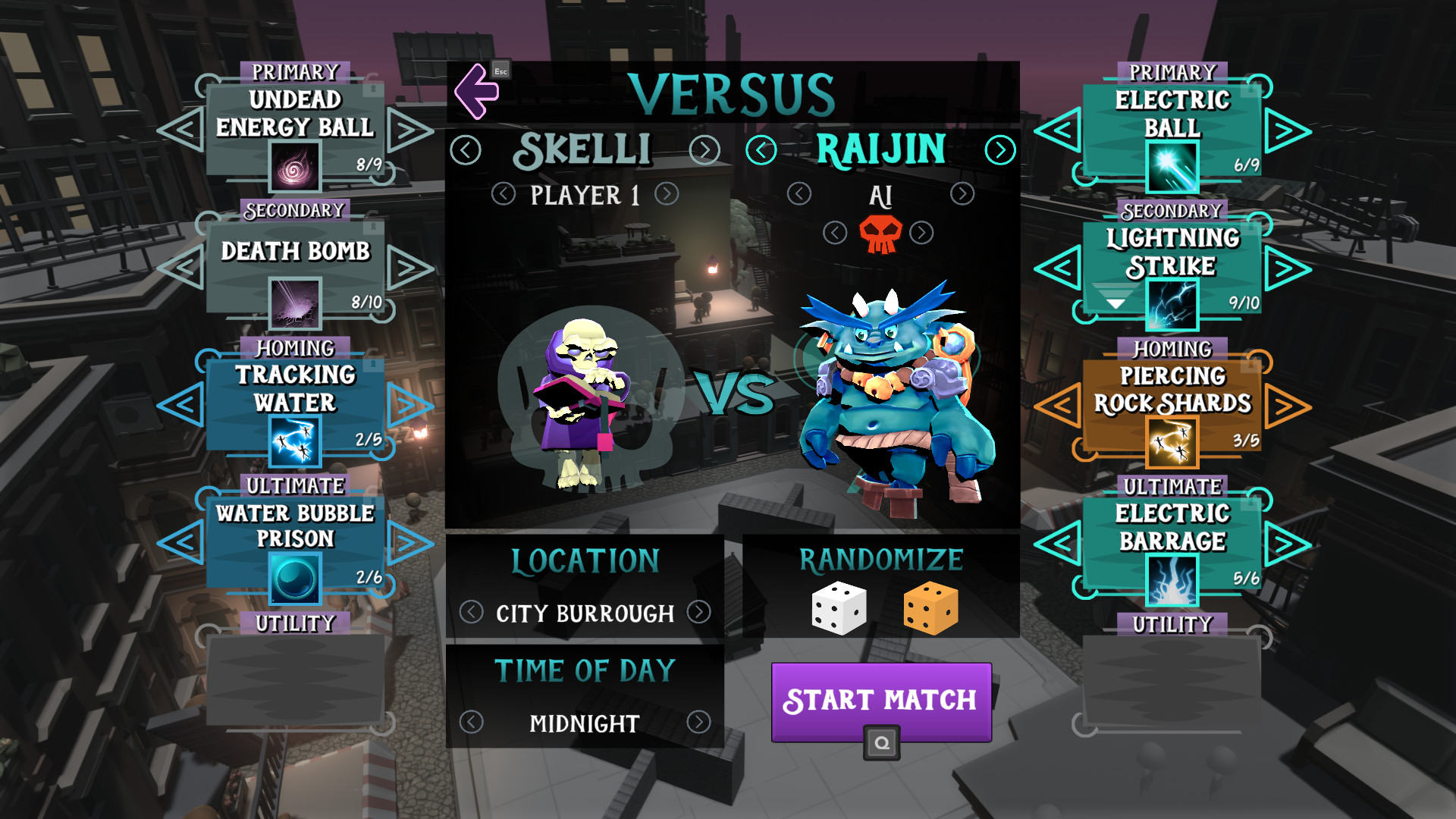The width and height of the screenshot is (1456, 819).
Task: Select next primary after Undead Energy Ball
Action: click(409, 130)
